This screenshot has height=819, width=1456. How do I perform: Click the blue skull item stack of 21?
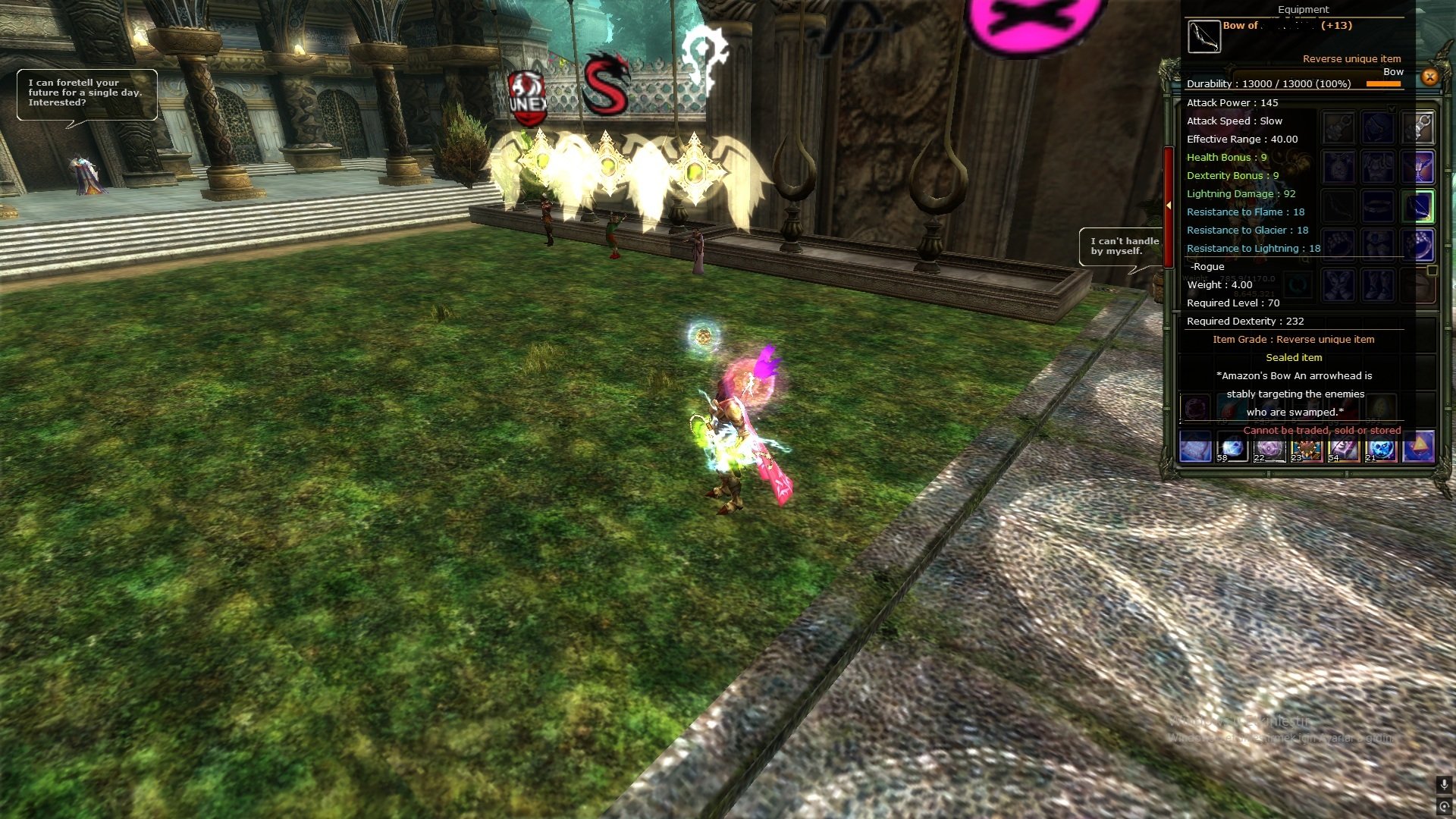1381,449
